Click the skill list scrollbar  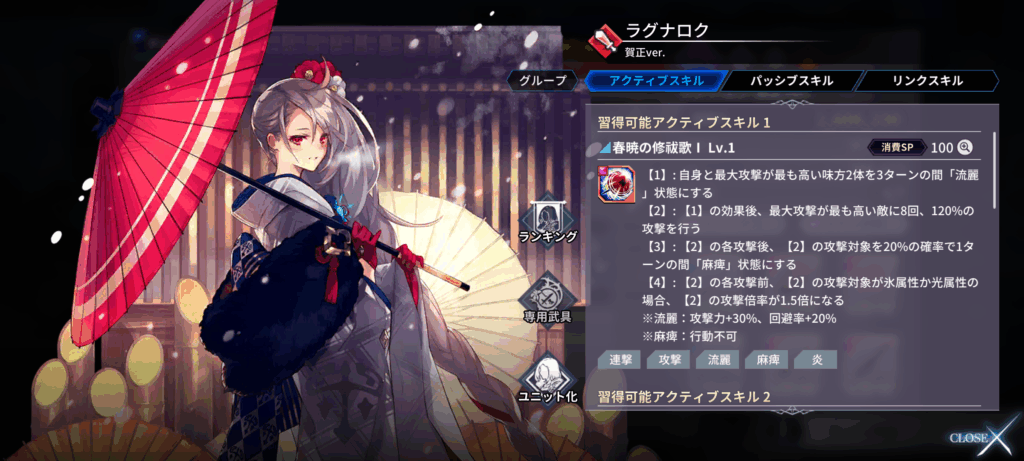pyautogui.click(x=994, y=170)
